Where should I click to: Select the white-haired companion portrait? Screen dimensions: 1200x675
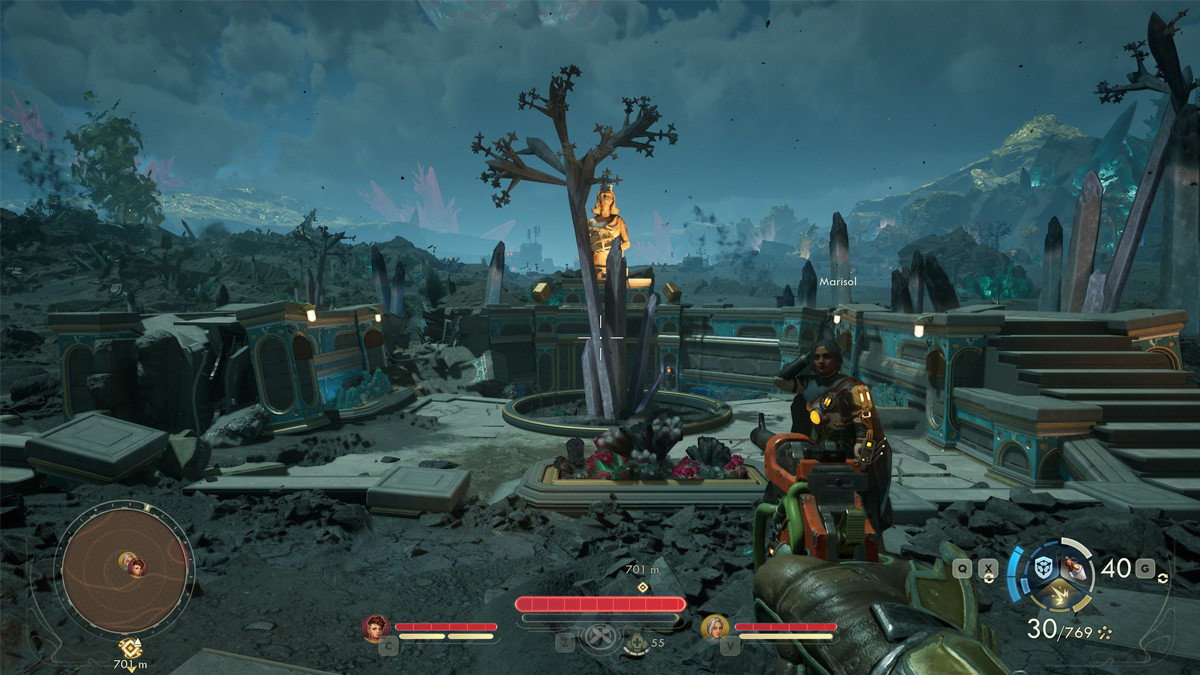coord(714,628)
